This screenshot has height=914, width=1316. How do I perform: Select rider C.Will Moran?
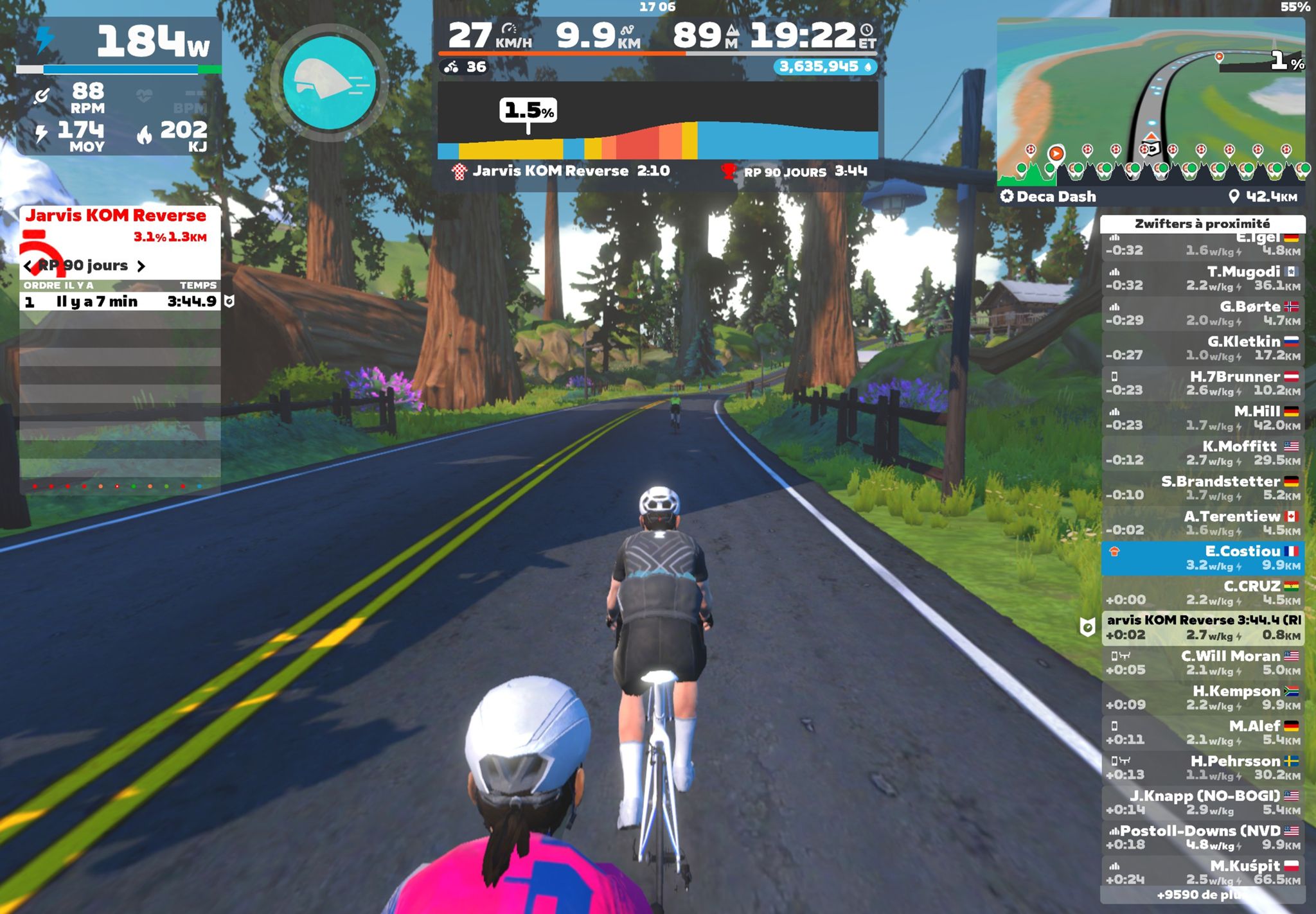coord(1202,662)
